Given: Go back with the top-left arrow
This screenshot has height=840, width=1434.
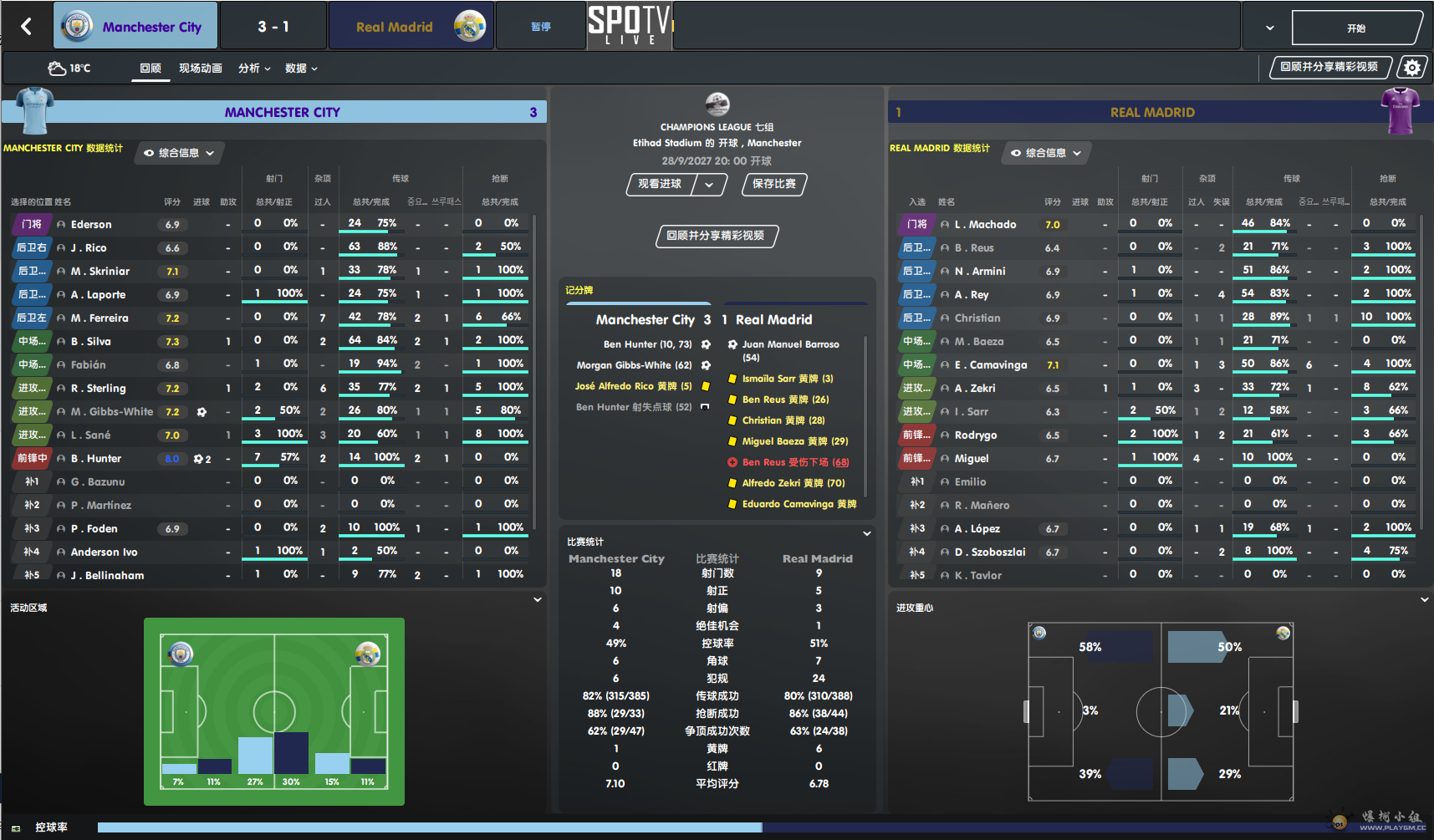Looking at the screenshot, I should click(26, 27).
